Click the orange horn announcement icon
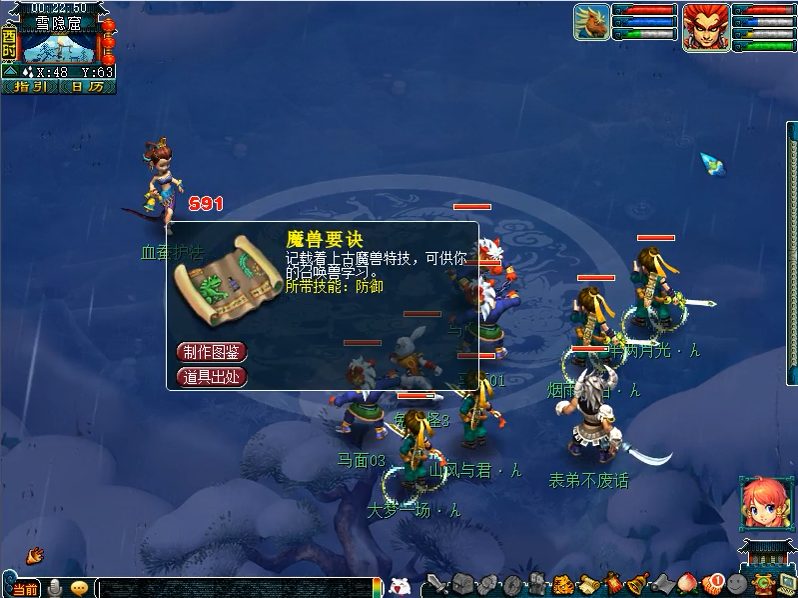This screenshot has width=798, height=598. click(36, 553)
